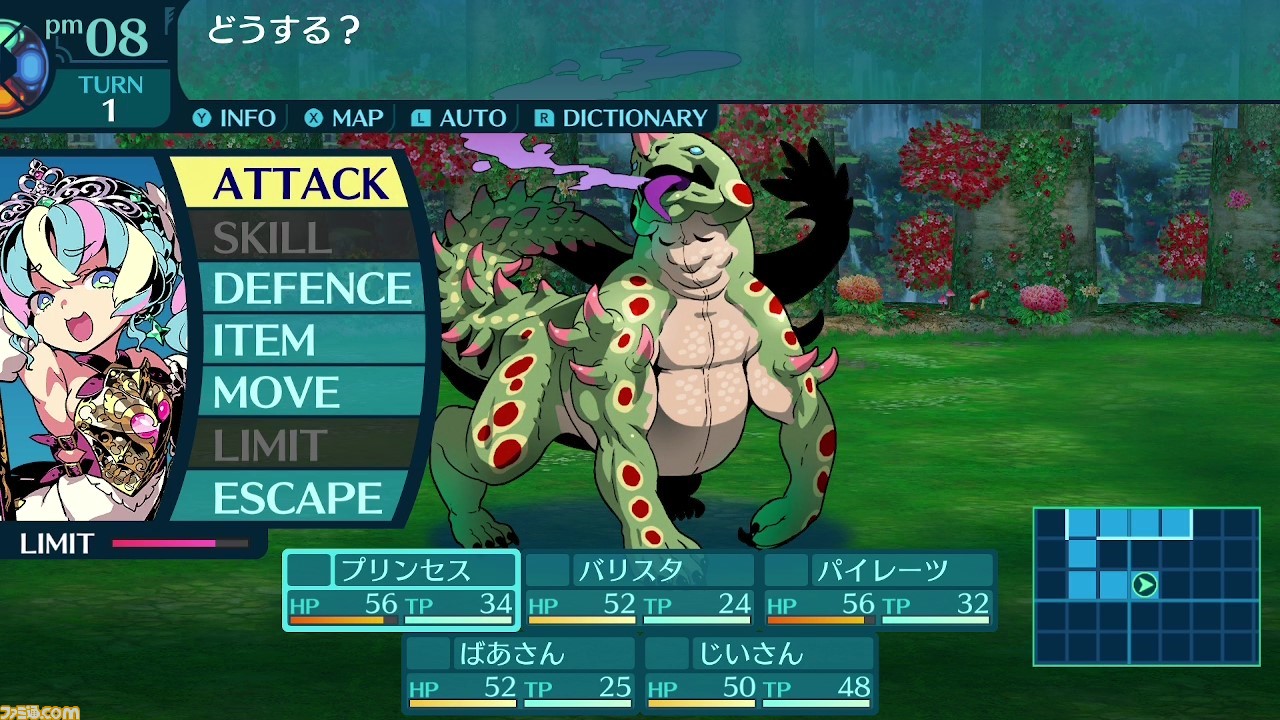Open the INFO option
The height and width of the screenshot is (720, 1280).
pos(235,118)
